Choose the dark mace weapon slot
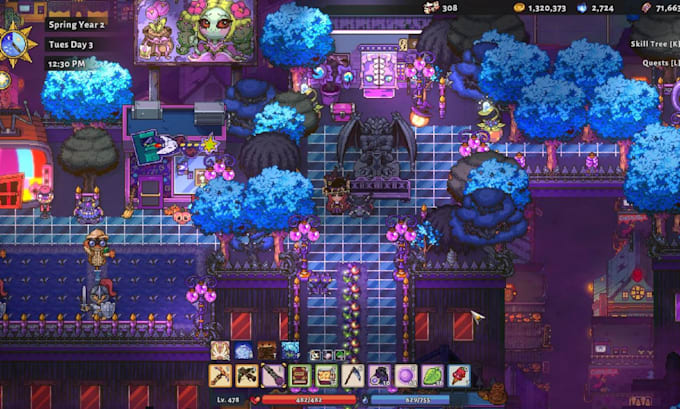 tap(273, 376)
